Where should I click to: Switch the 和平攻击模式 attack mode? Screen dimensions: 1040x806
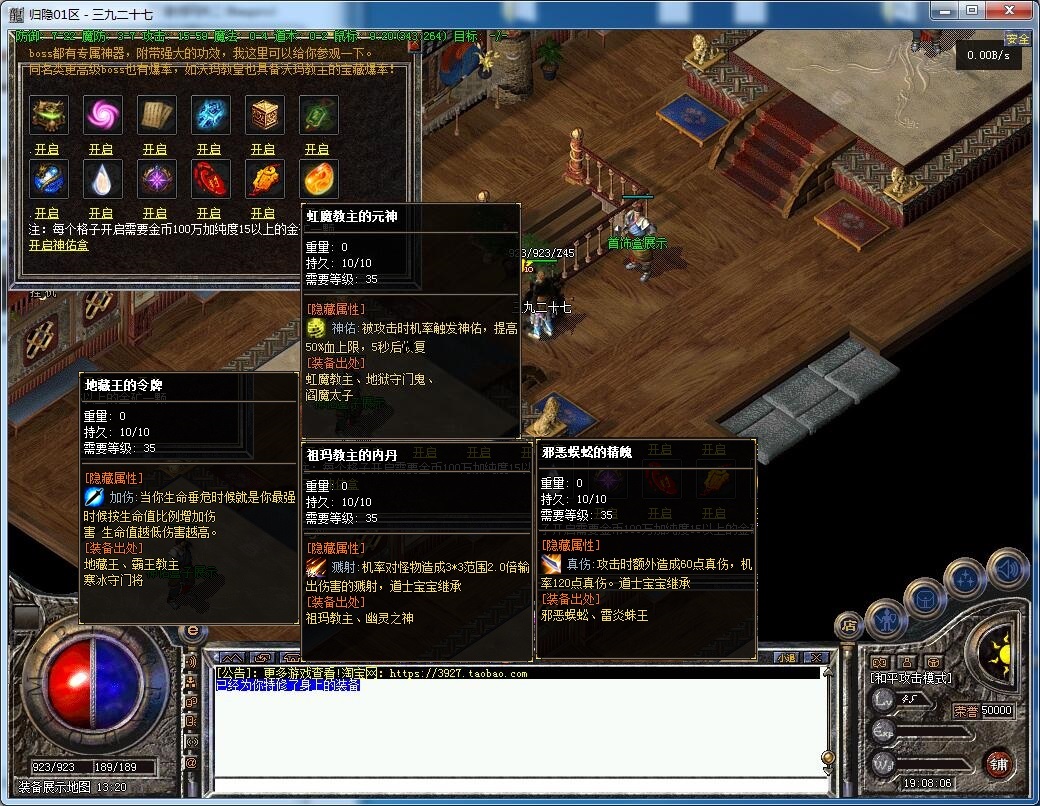pyautogui.click(x=910, y=679)
